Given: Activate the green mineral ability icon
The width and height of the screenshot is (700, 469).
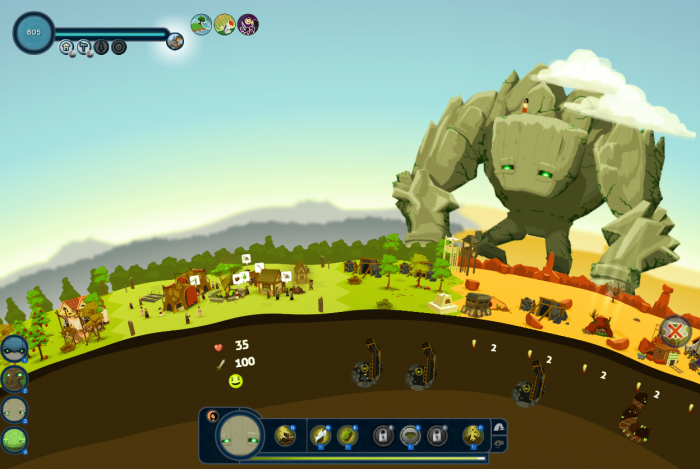Looking at the screenshot, I should (347, 435).
